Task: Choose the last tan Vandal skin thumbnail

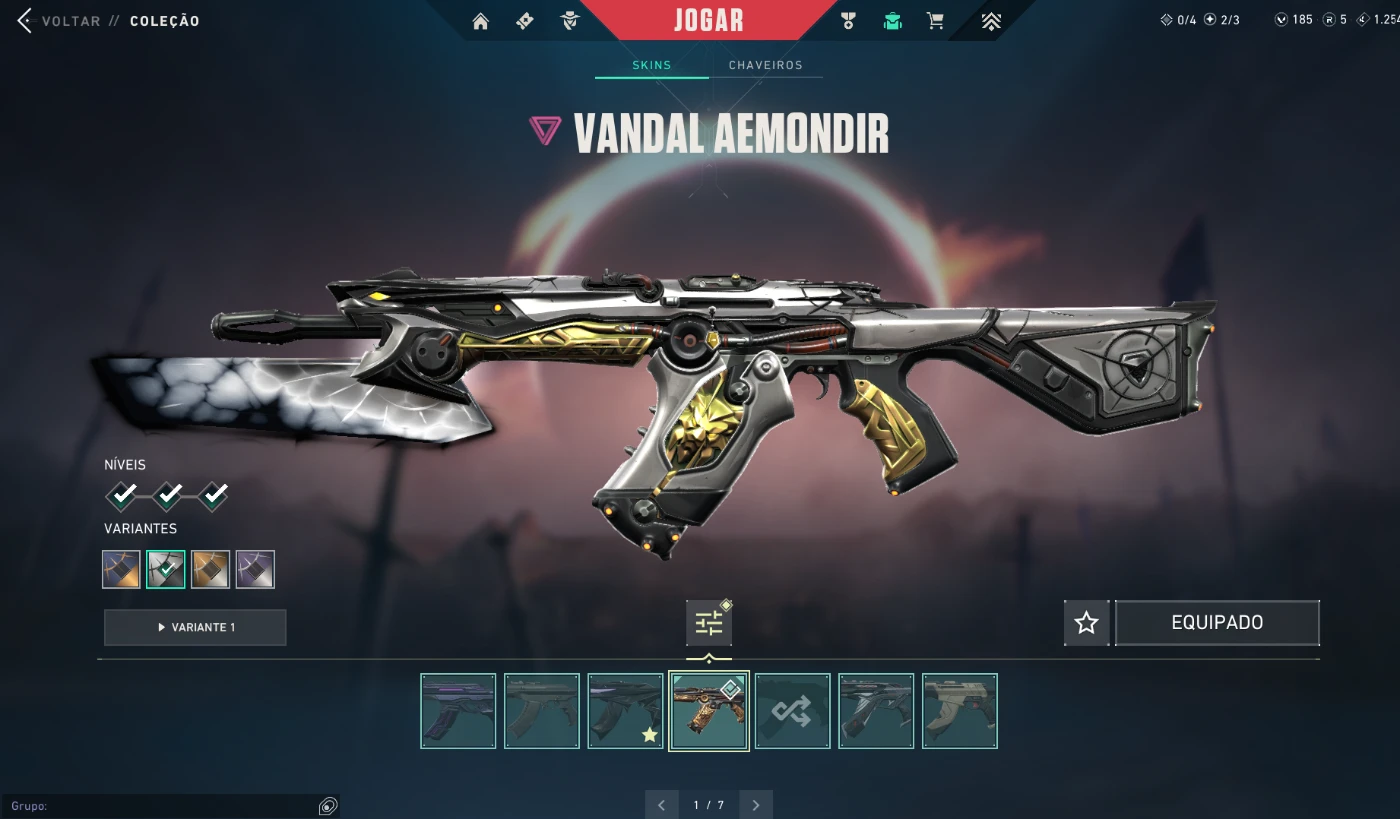Action: point(960,711)
